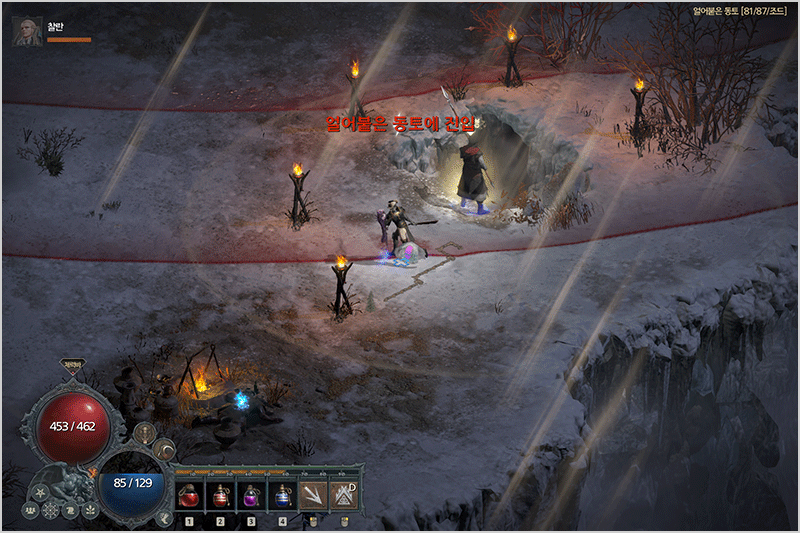Use the red health potion in slot 1
800x533 pixels.
(190, 494)
